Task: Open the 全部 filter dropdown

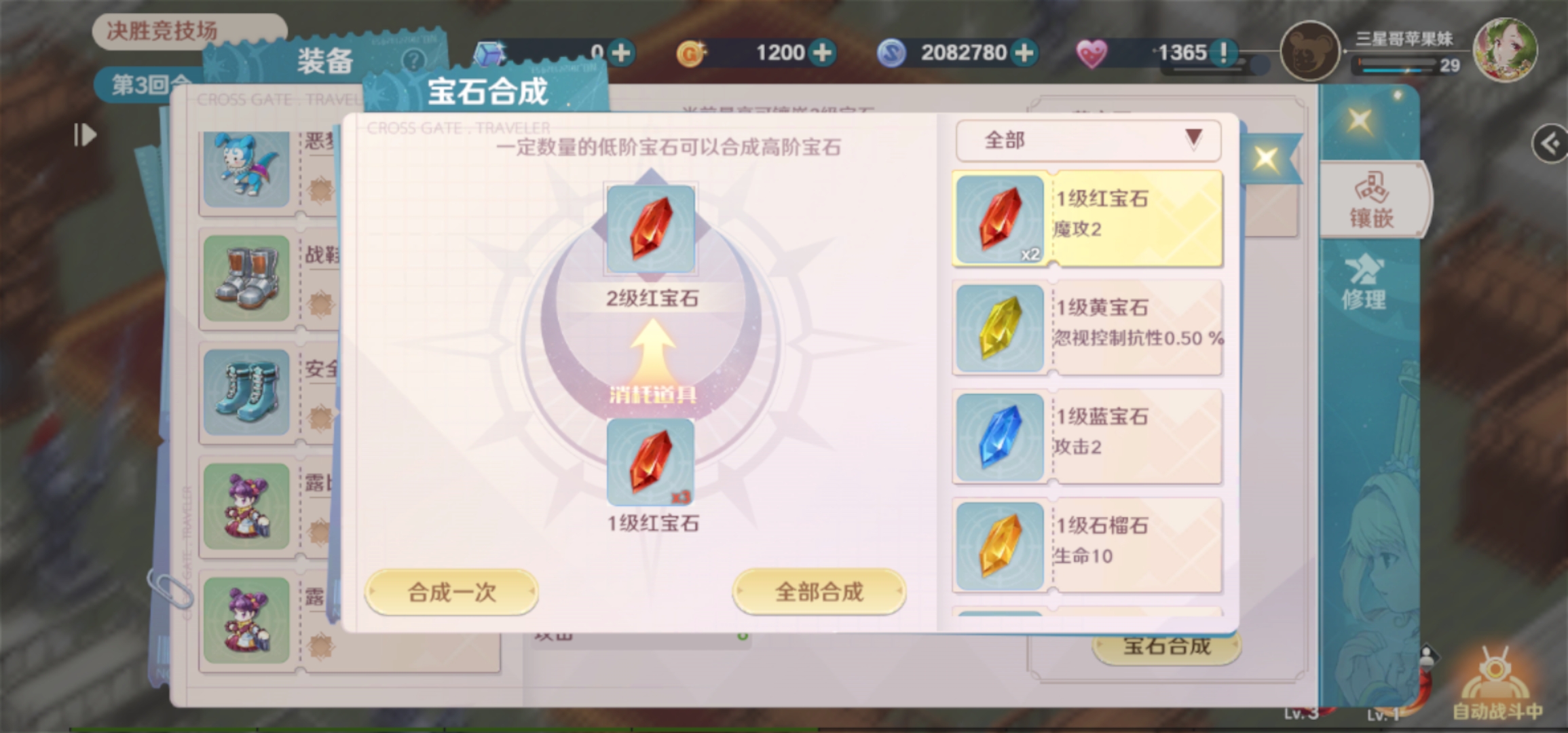Action: (x=1086, y=140)
